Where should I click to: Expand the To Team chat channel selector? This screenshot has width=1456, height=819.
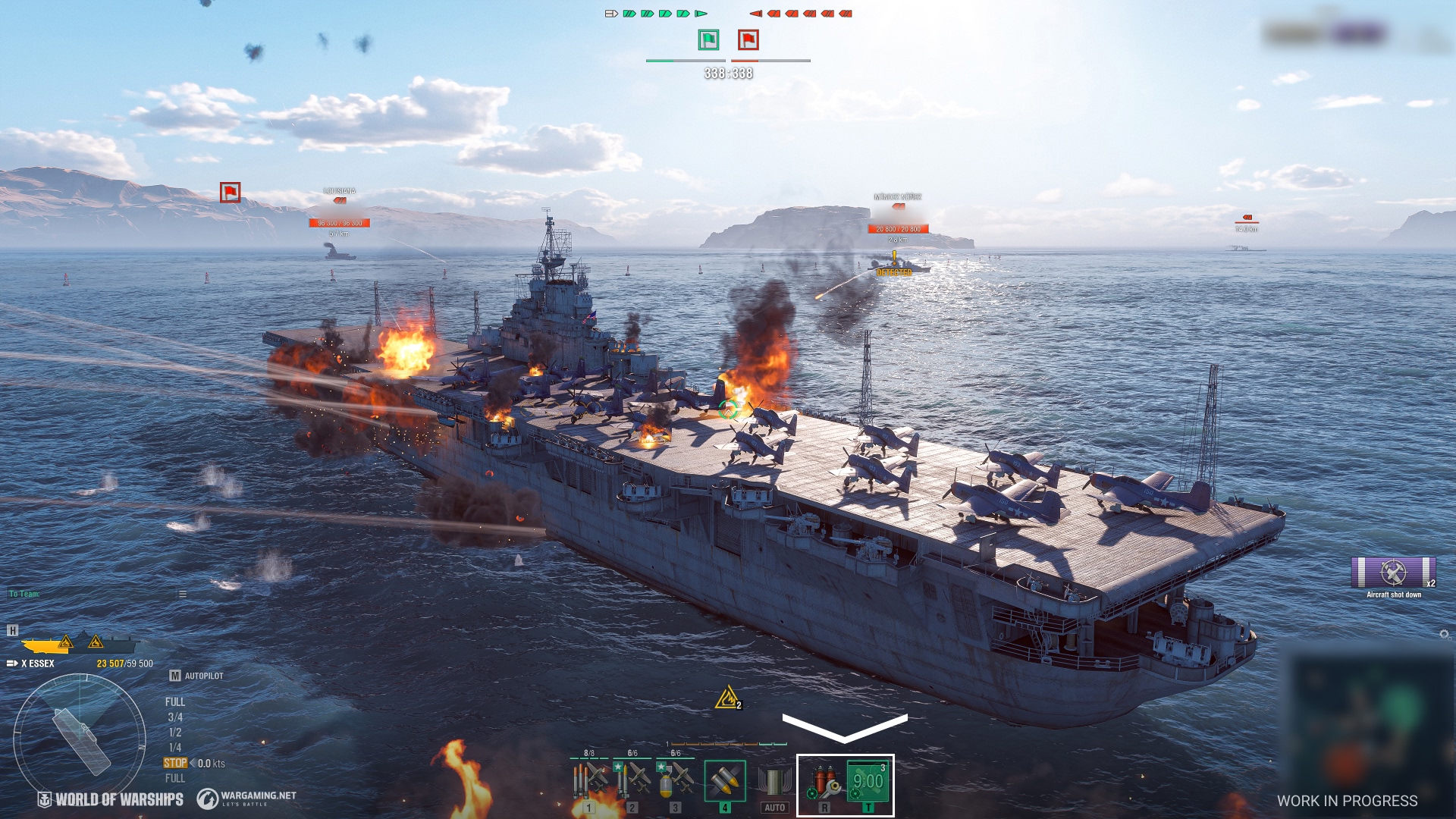coord(24,594)
